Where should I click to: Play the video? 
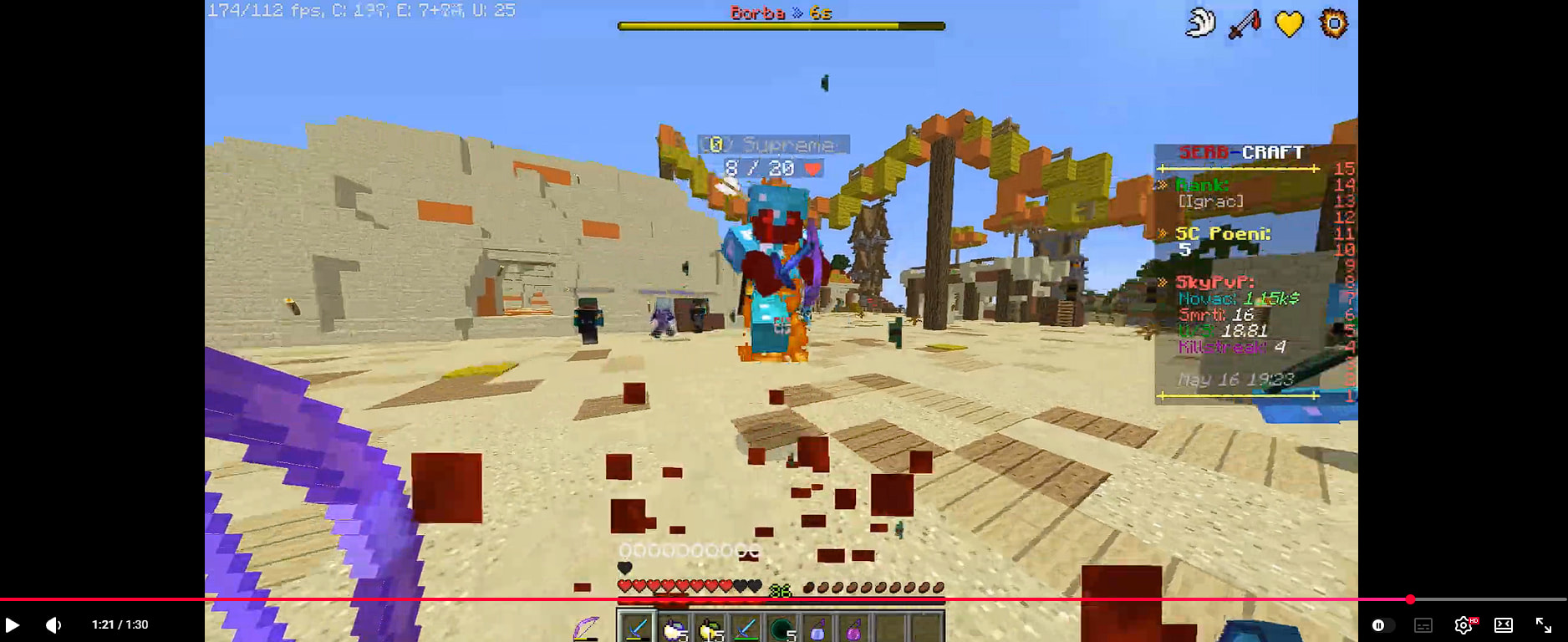coord(13,624)
